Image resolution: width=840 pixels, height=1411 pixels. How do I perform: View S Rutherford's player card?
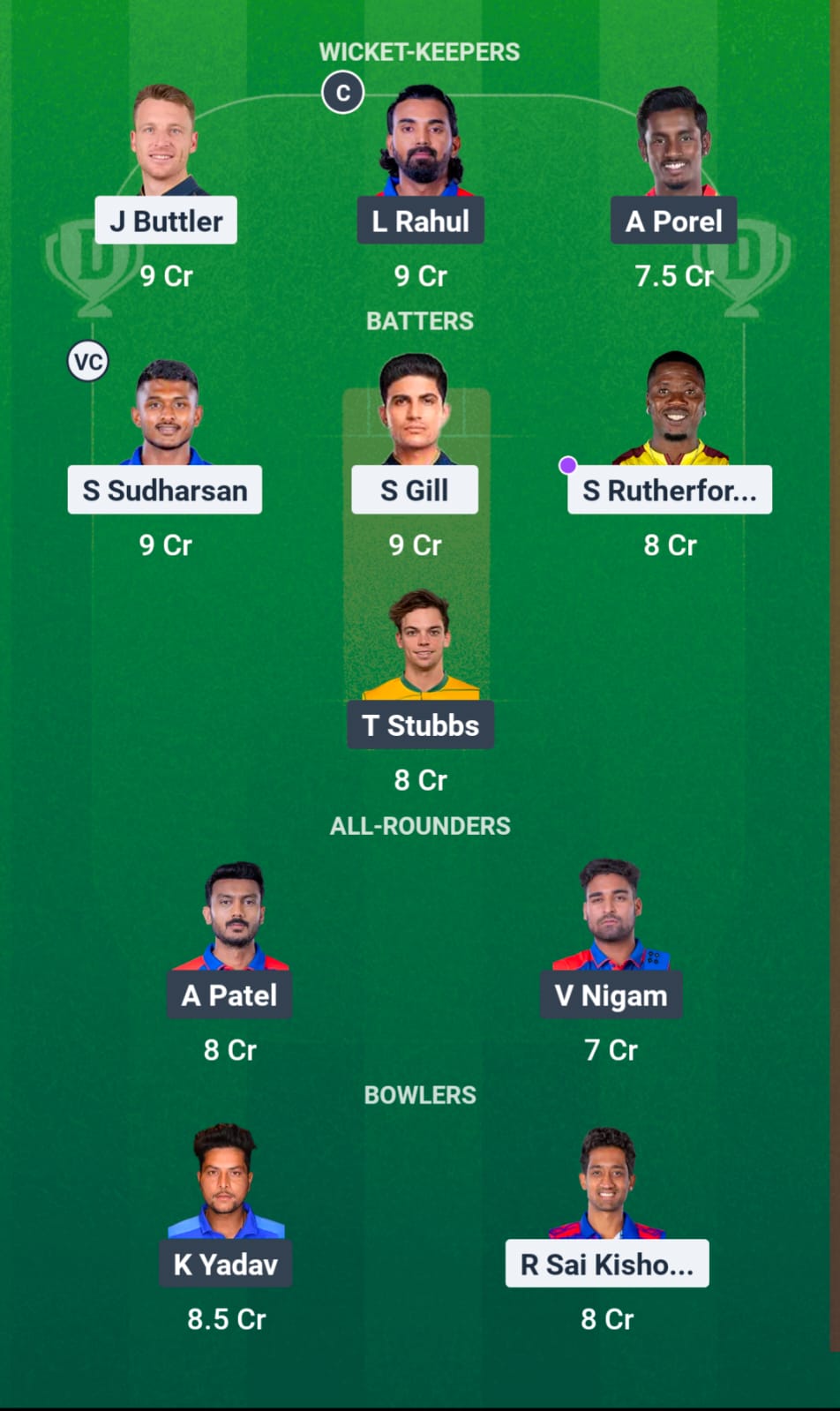[x=669, y=490]
